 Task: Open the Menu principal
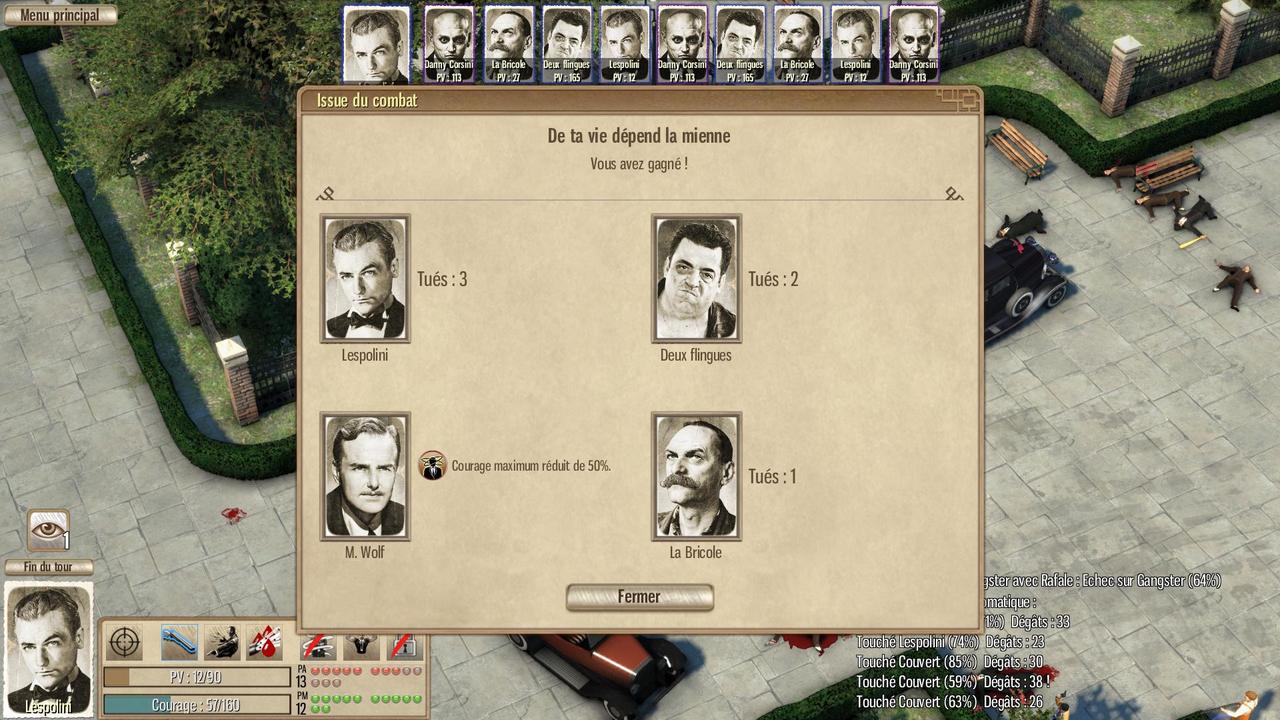tap(59, 15)
